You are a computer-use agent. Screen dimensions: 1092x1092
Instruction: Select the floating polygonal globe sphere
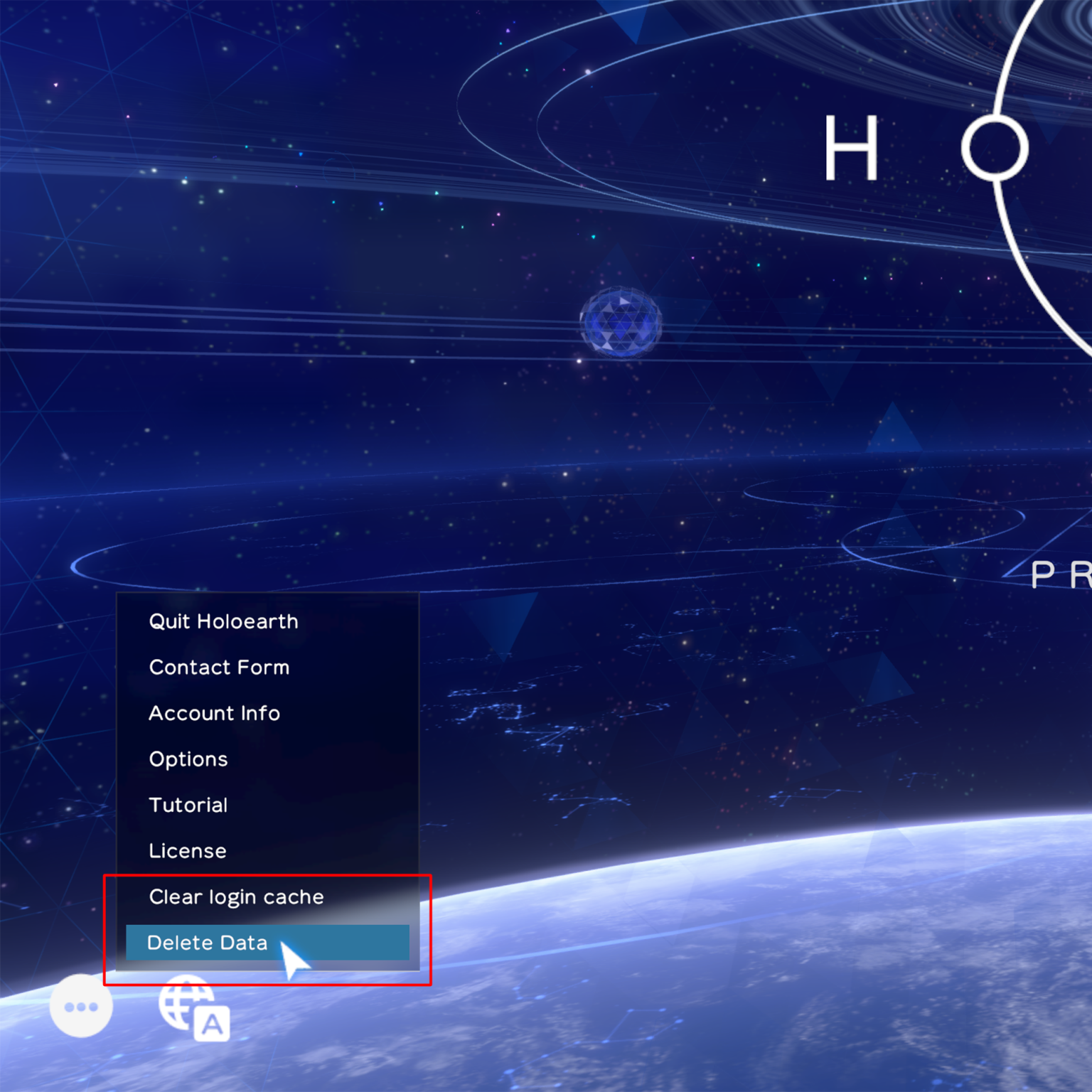(620, 323)
